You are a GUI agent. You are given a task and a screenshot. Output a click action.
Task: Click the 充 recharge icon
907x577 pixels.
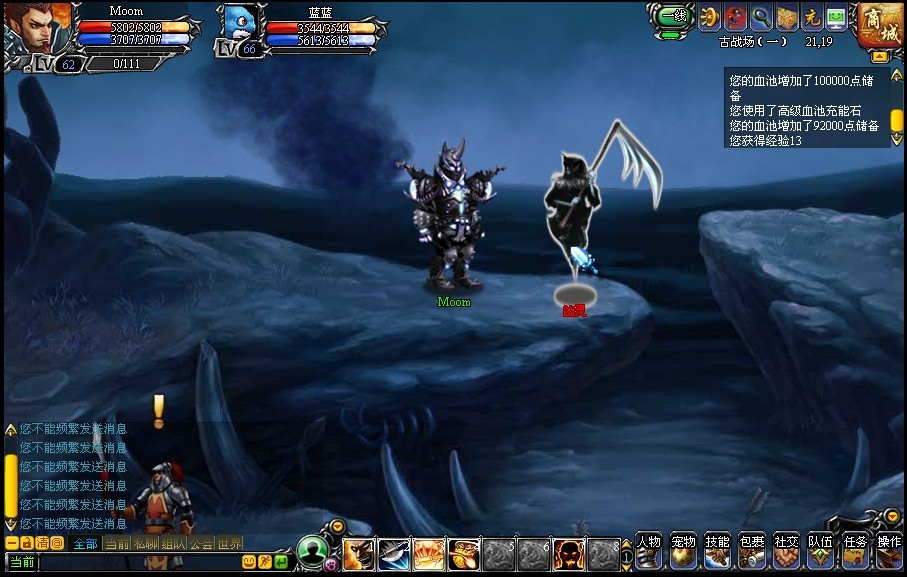pos(812,17)
